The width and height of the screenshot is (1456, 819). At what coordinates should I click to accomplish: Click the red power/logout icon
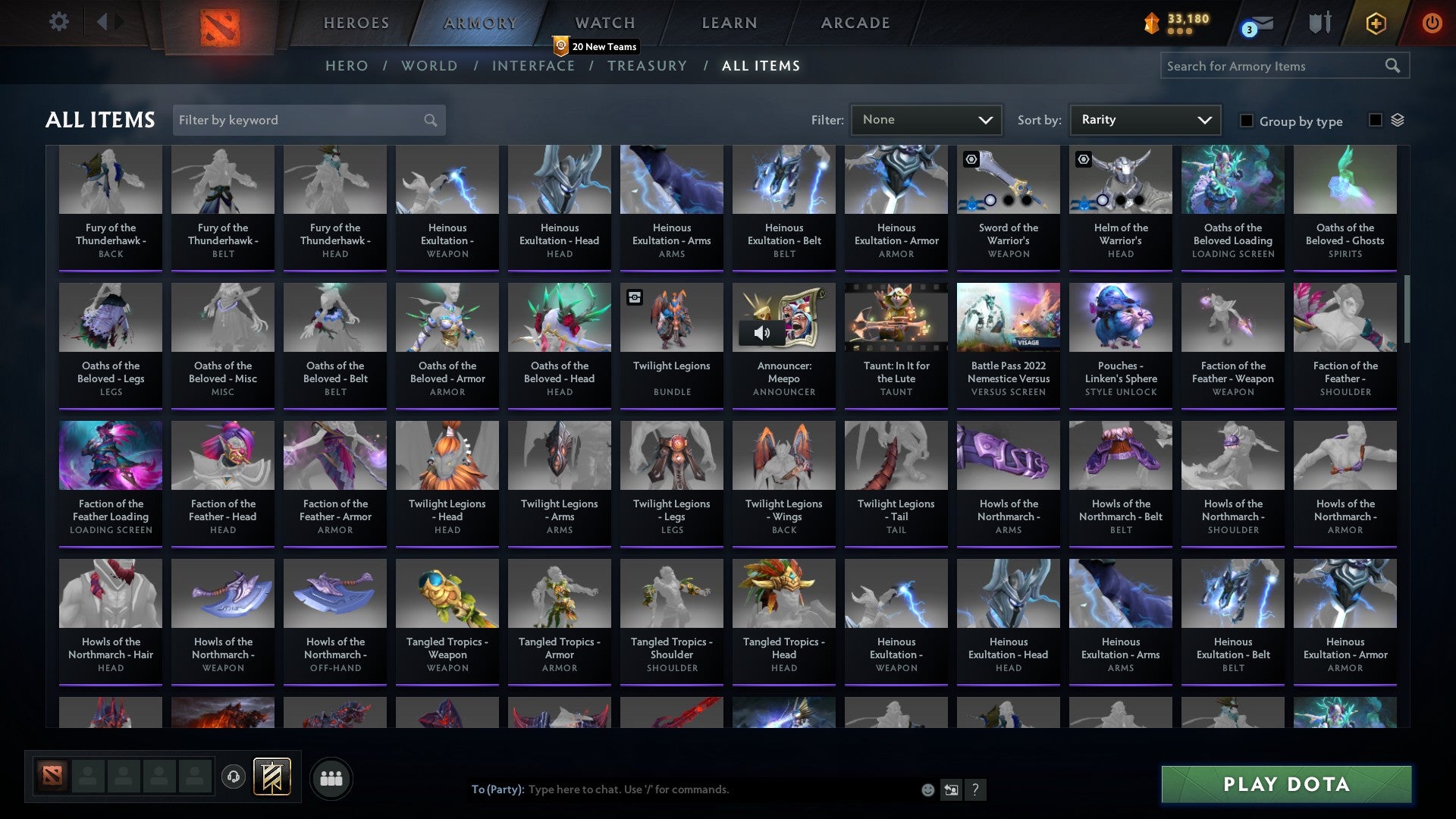1432,24
